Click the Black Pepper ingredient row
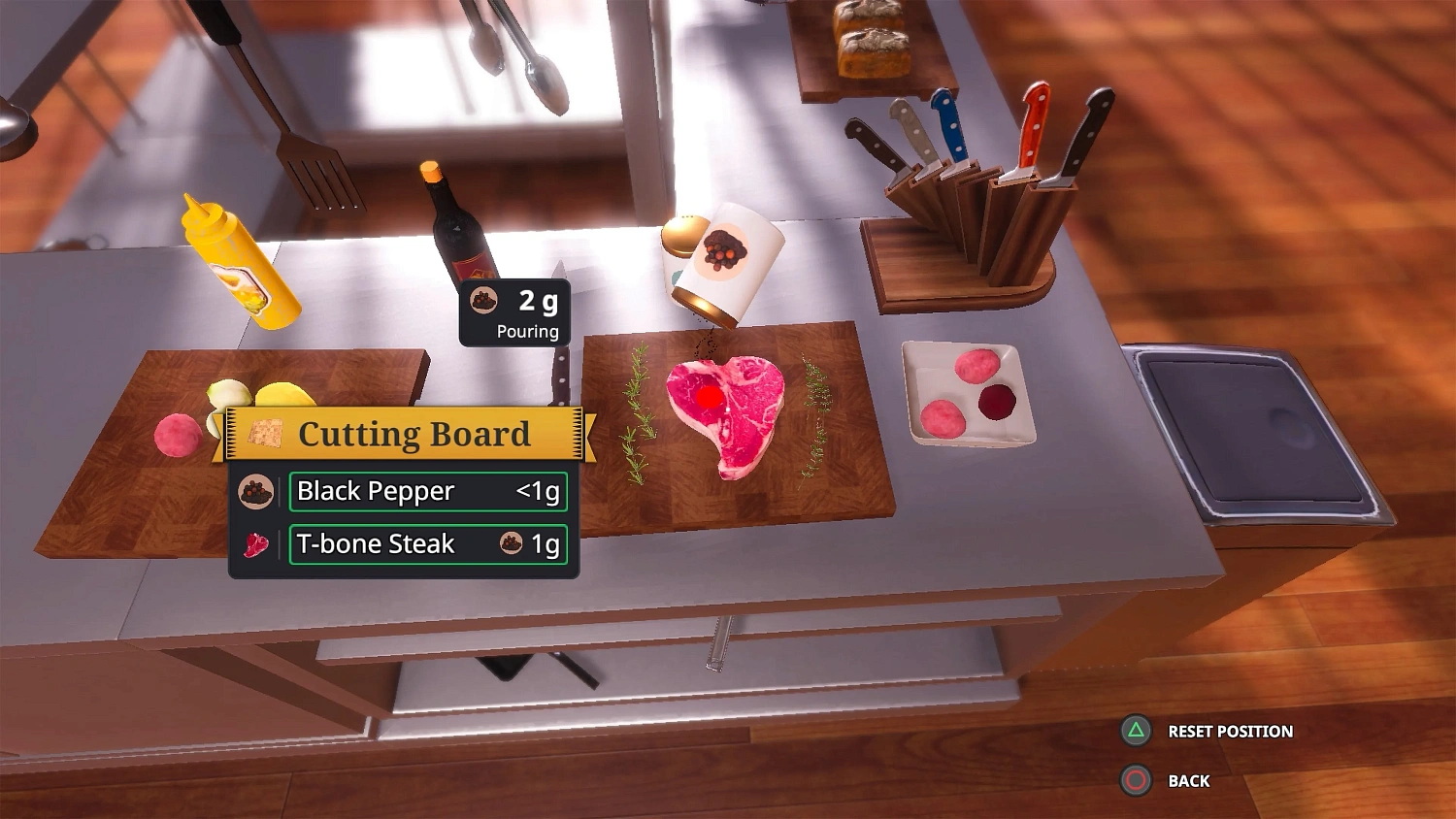 tap(427, 491)
